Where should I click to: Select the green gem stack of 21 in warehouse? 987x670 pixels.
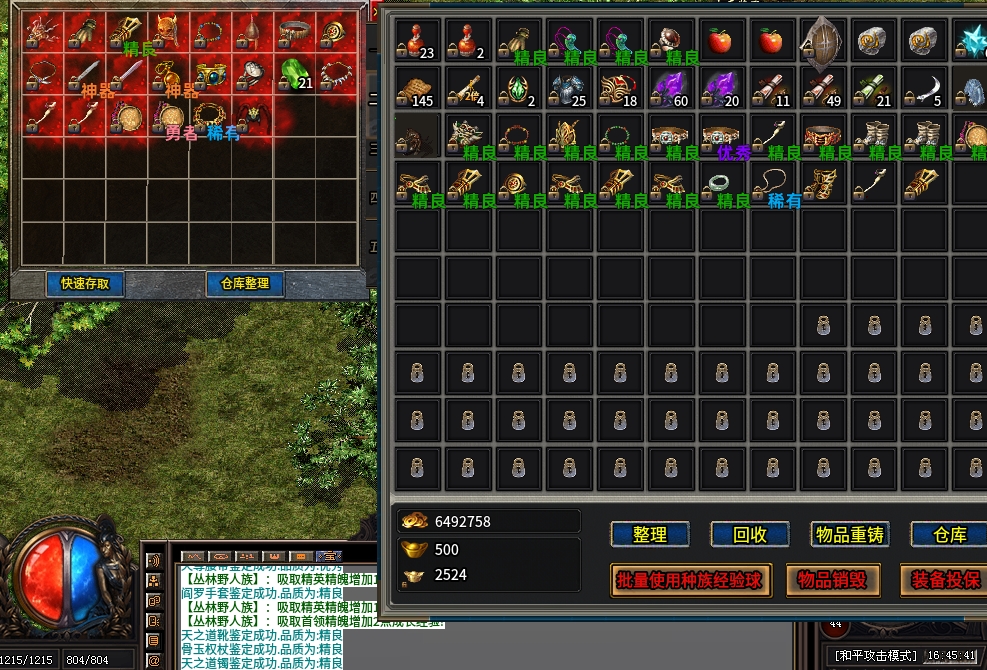coord(295,73)
